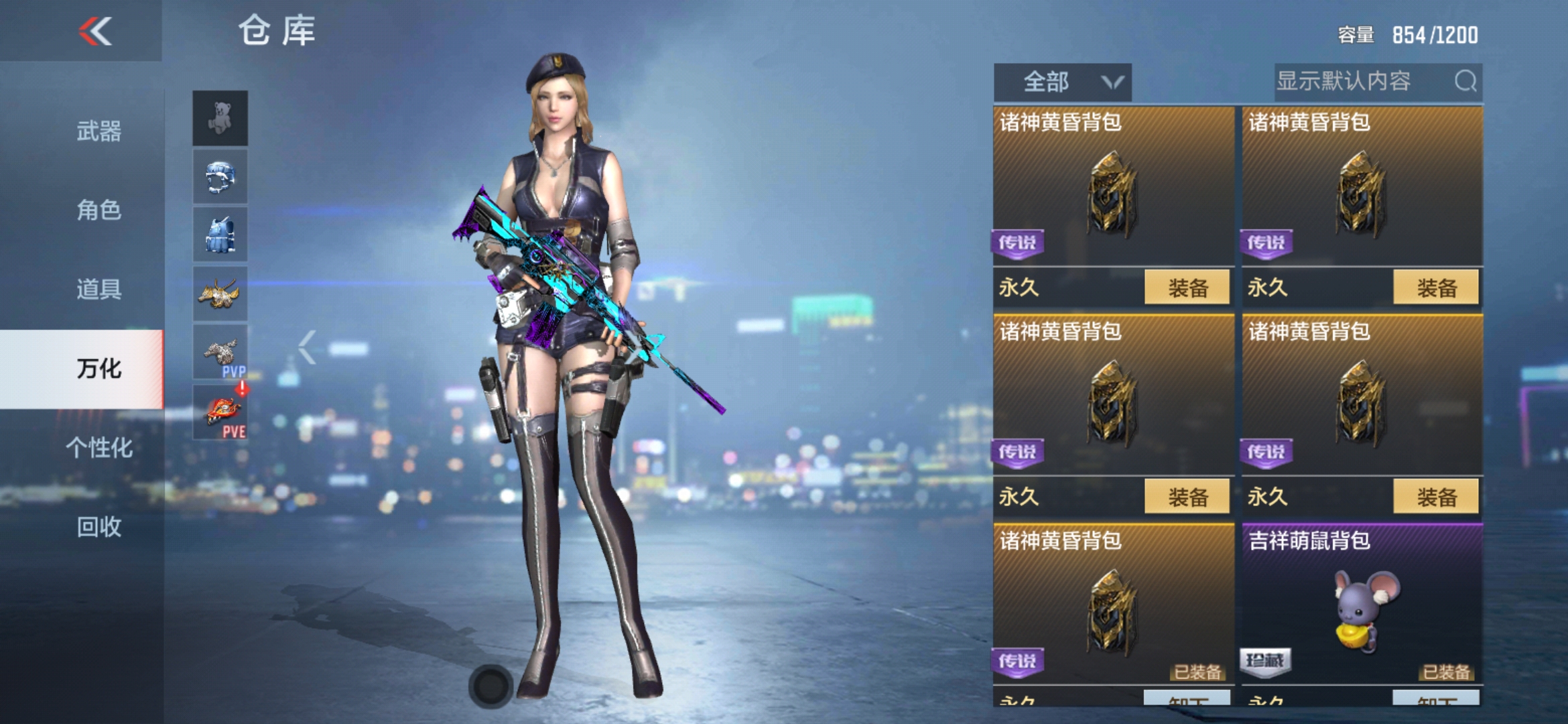Switch to the 回收 tab
This screenshot has width=1568, height=724.
99,526
